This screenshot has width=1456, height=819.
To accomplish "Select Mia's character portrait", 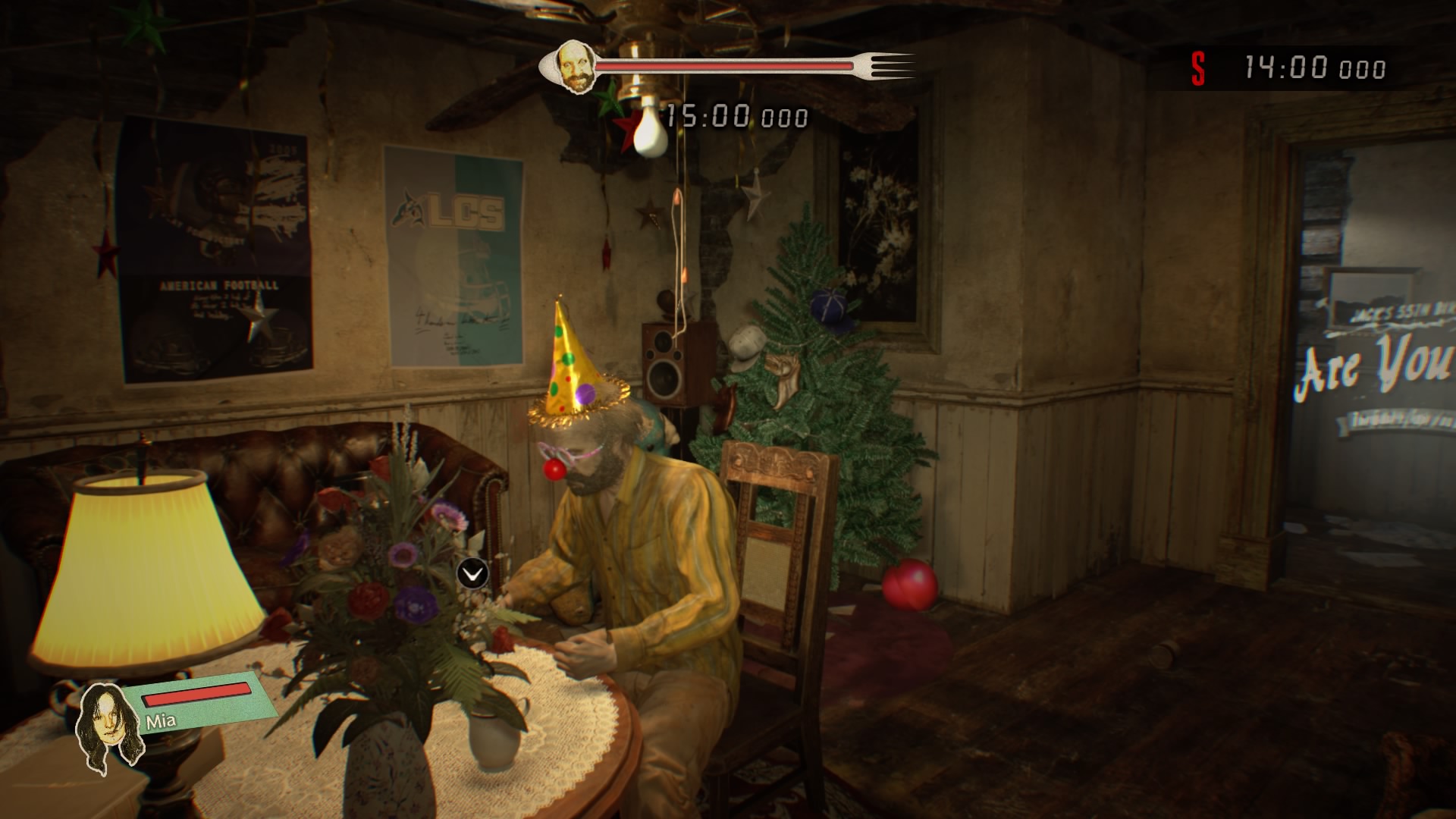I will click(111, 727).
